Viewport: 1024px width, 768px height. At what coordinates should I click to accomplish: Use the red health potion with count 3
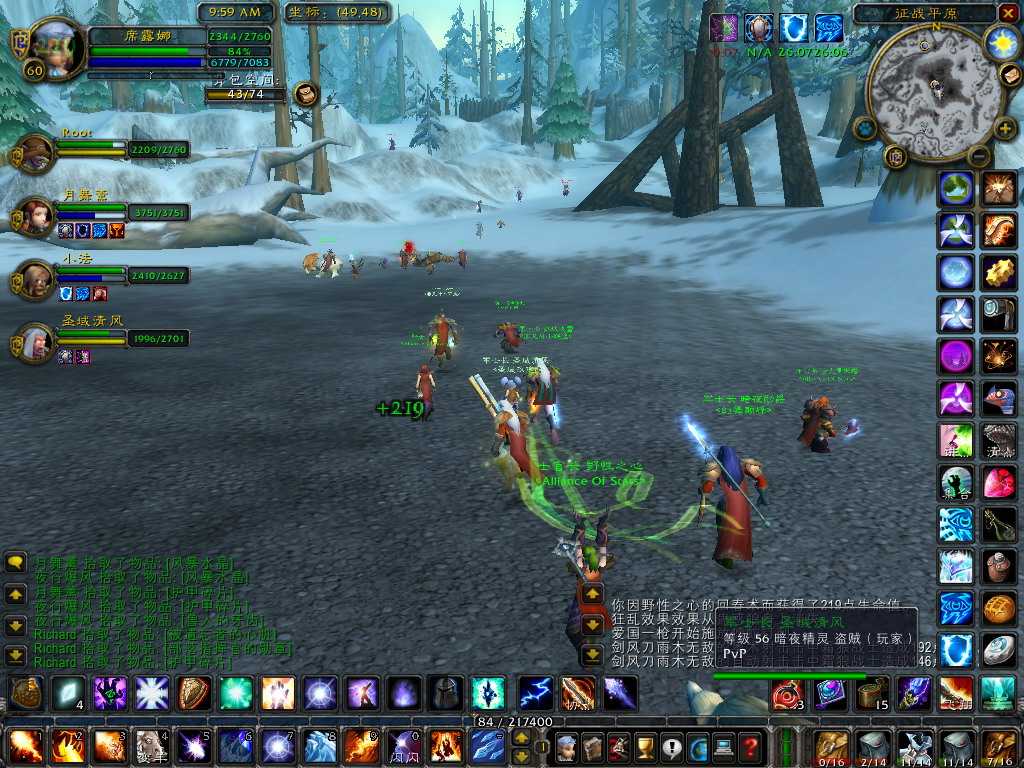786,692
